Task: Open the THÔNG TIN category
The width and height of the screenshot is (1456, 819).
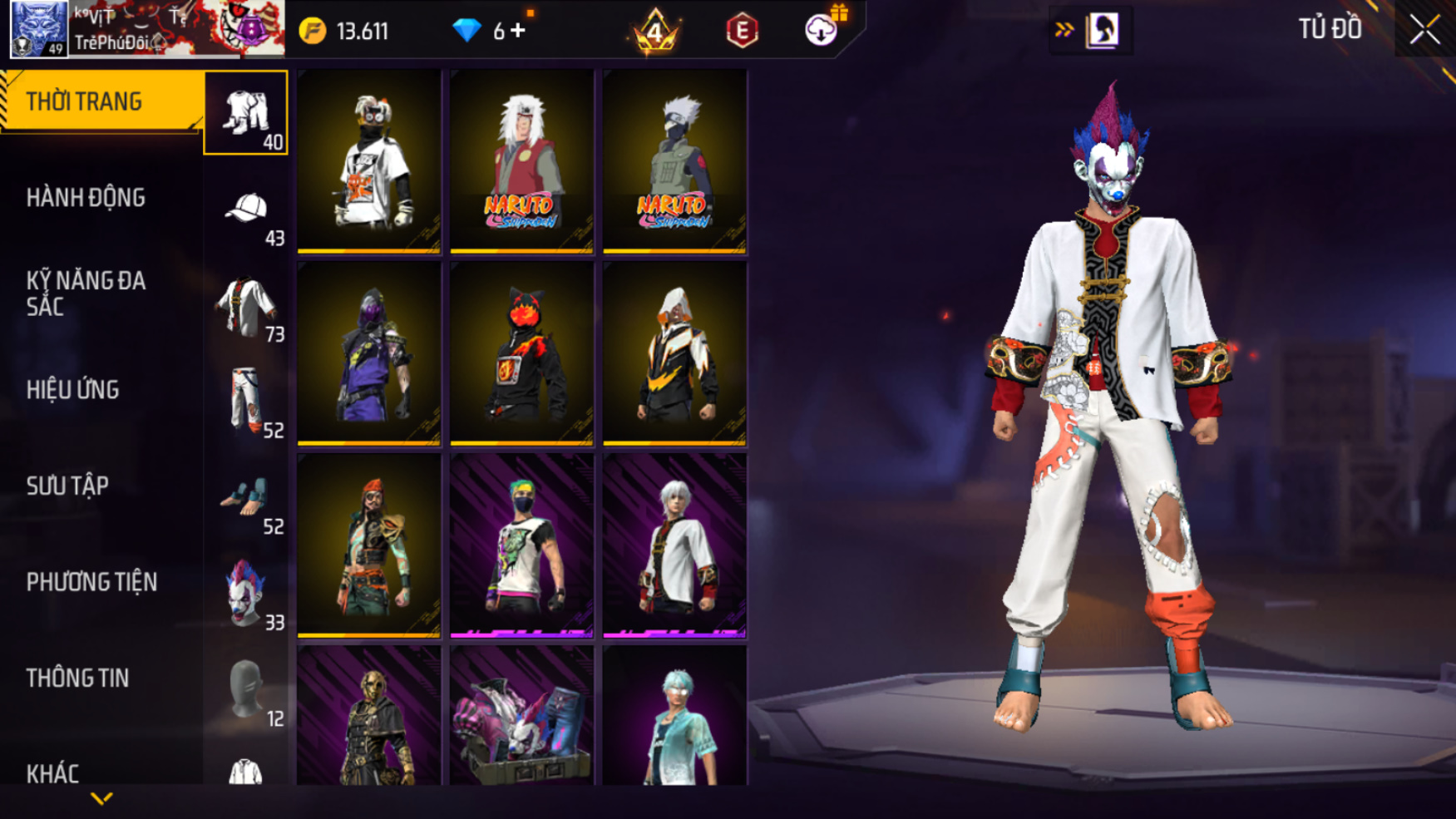Action: 78,678
